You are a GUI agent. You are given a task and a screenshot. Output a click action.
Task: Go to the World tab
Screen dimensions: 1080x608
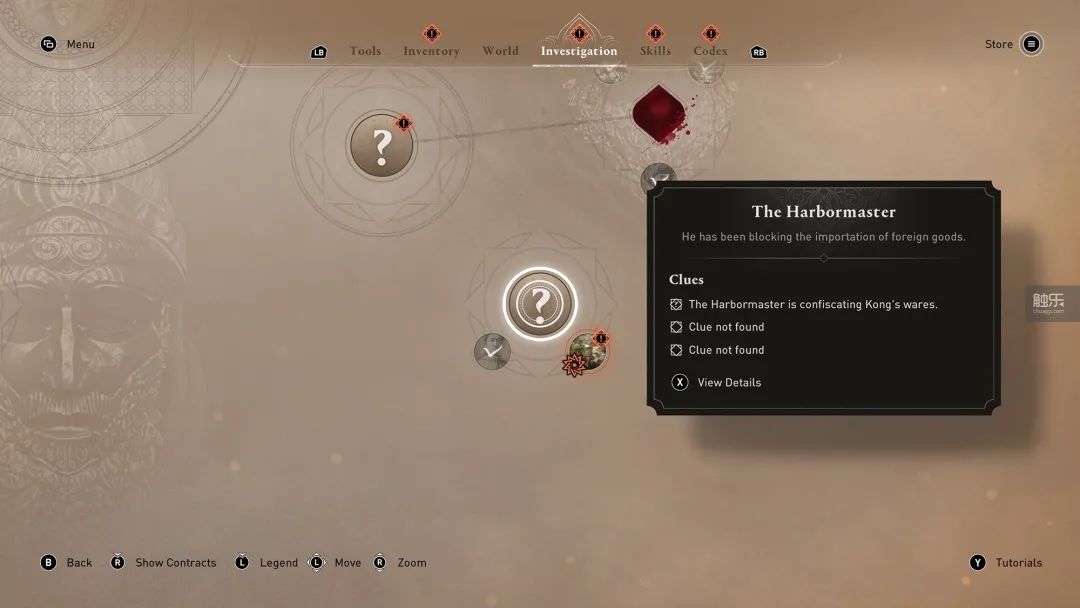[x=500, y=51]
